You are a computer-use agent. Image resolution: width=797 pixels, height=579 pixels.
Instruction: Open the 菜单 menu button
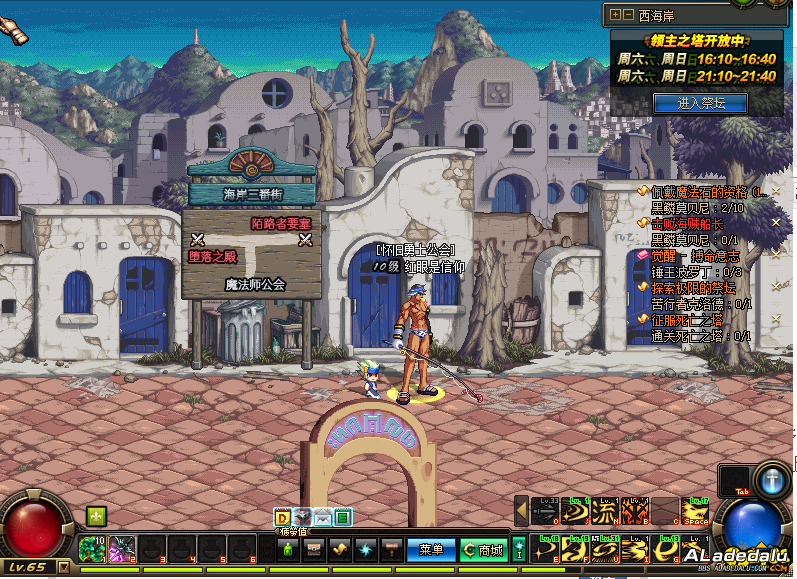[x=431, y=549]
